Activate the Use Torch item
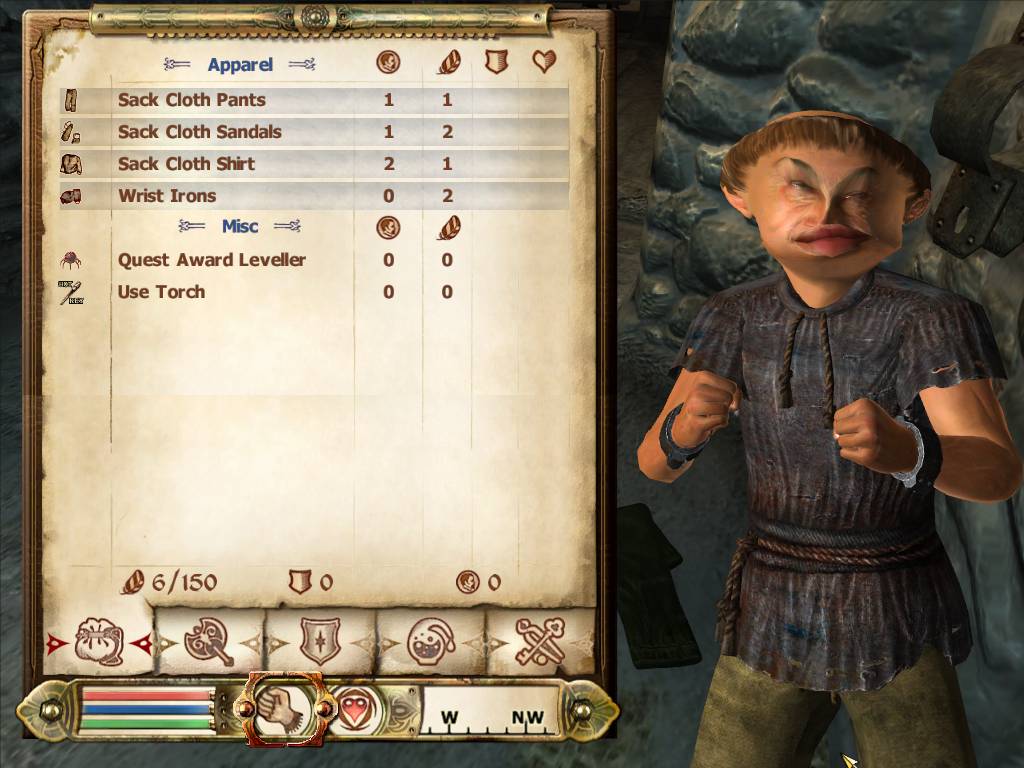 [x=162, y=292]
